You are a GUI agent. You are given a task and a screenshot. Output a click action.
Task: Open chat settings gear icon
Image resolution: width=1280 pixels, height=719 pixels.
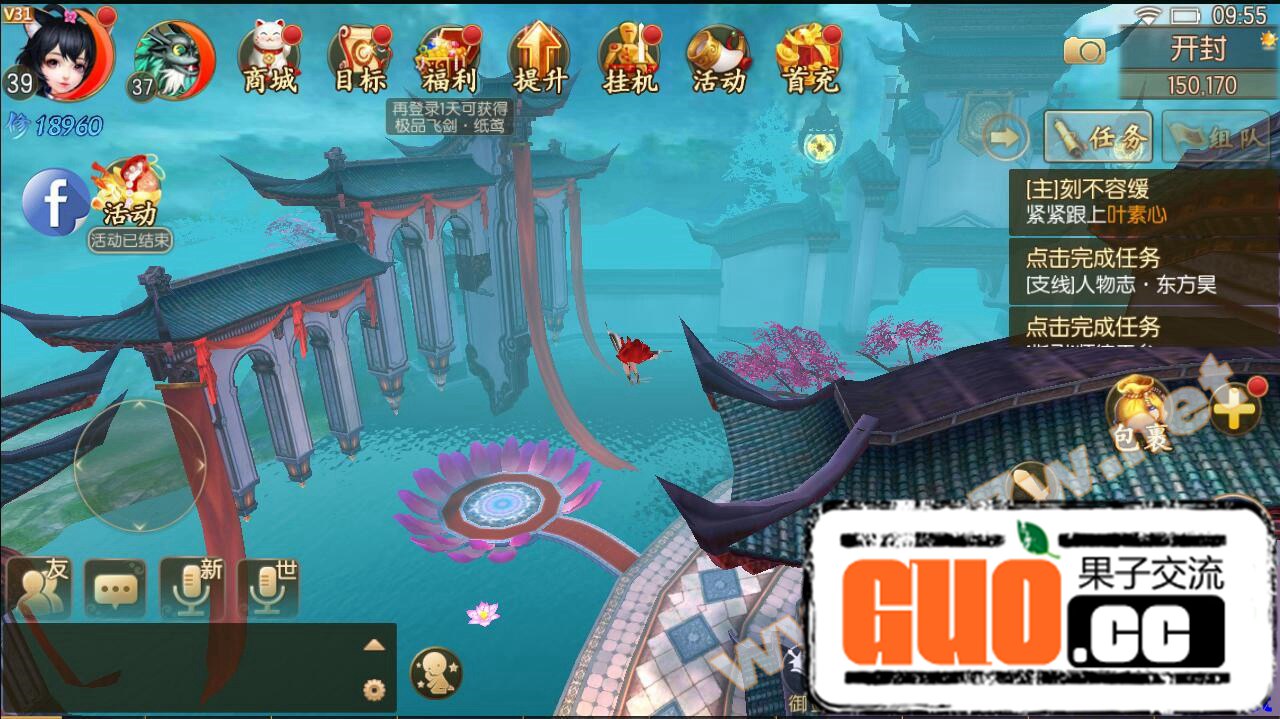[x=374, y=688]
